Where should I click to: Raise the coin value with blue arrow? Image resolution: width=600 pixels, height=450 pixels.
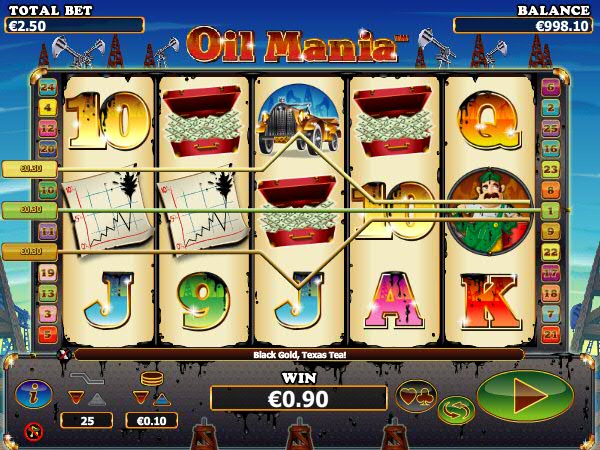click(162, 398)
